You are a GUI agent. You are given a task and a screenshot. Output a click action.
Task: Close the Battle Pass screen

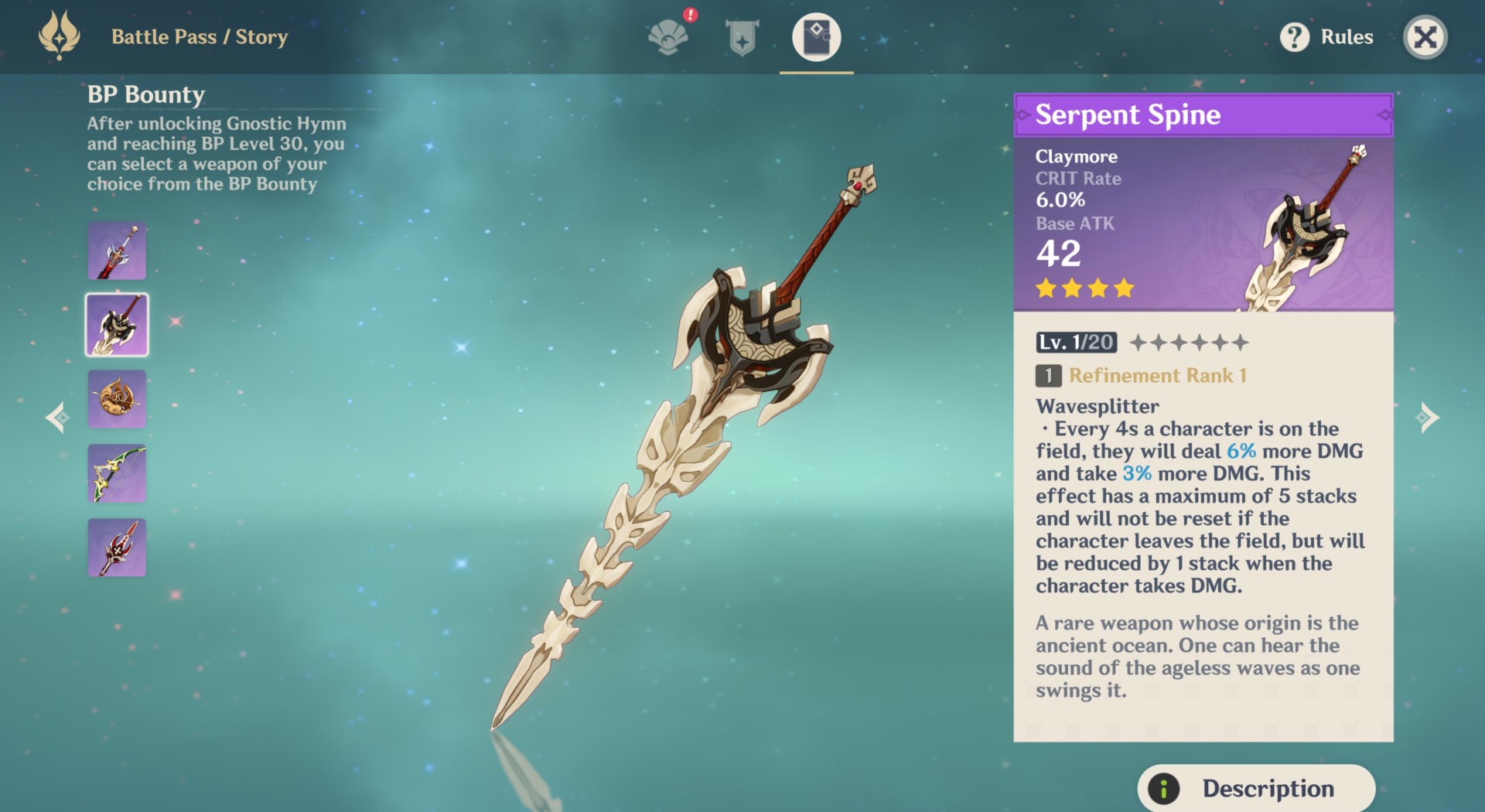click(1425, 37)
